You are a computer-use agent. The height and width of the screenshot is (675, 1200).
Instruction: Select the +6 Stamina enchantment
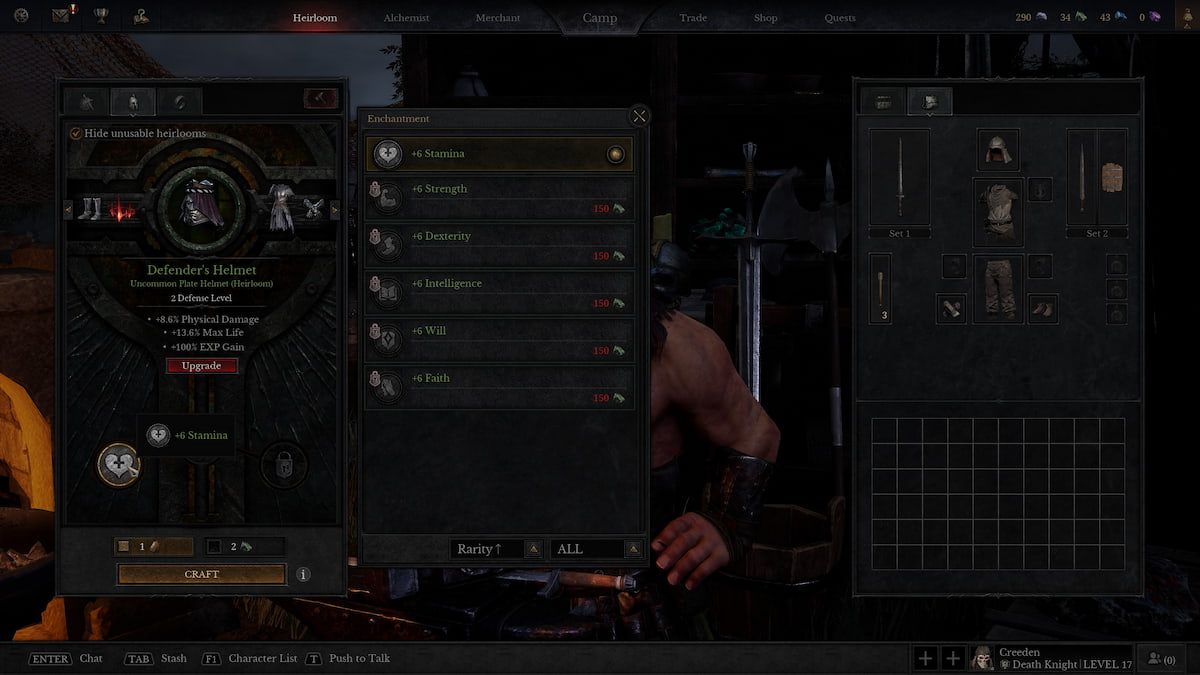(x=499, y=154)
